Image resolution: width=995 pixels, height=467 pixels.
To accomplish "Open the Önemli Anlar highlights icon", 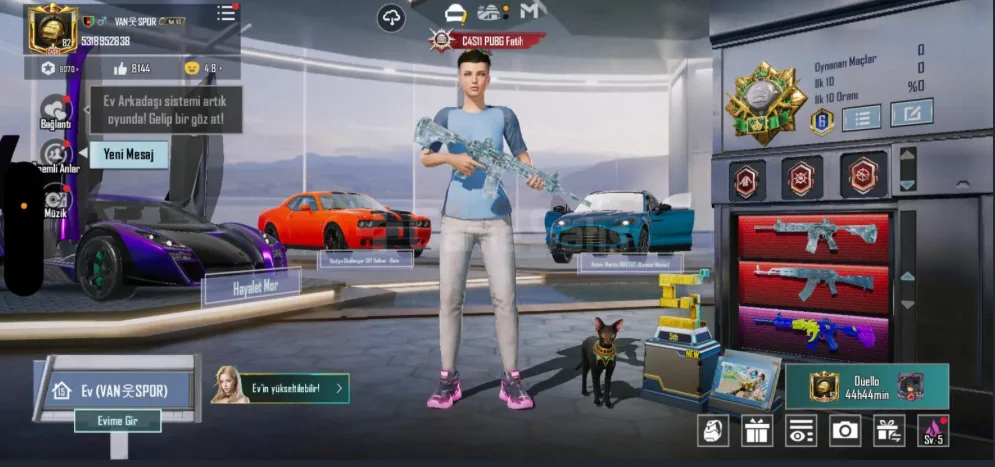I will pos(55,155).
